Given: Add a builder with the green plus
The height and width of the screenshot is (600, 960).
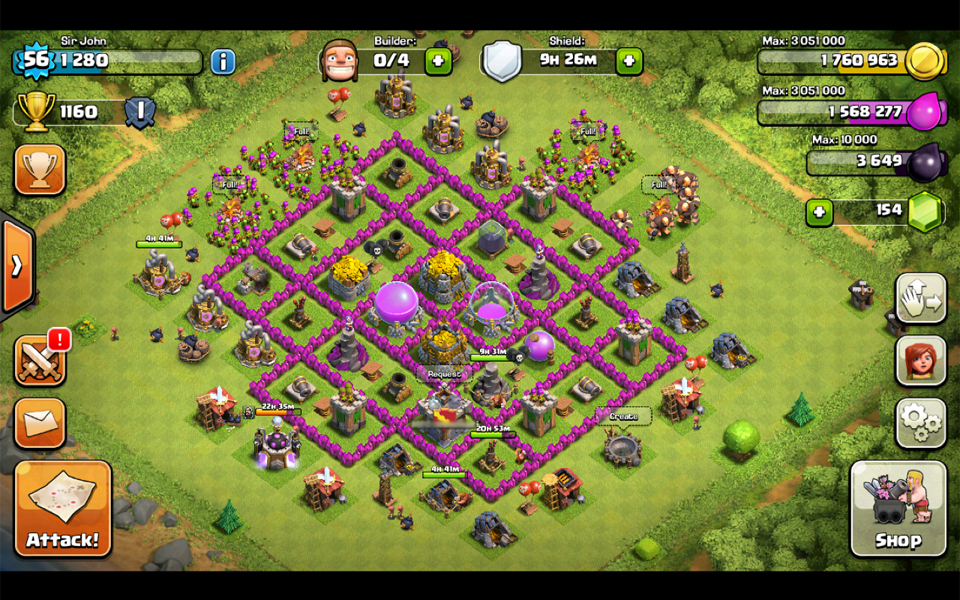Looking at the screenshot, I should click(x=438, y=61).
